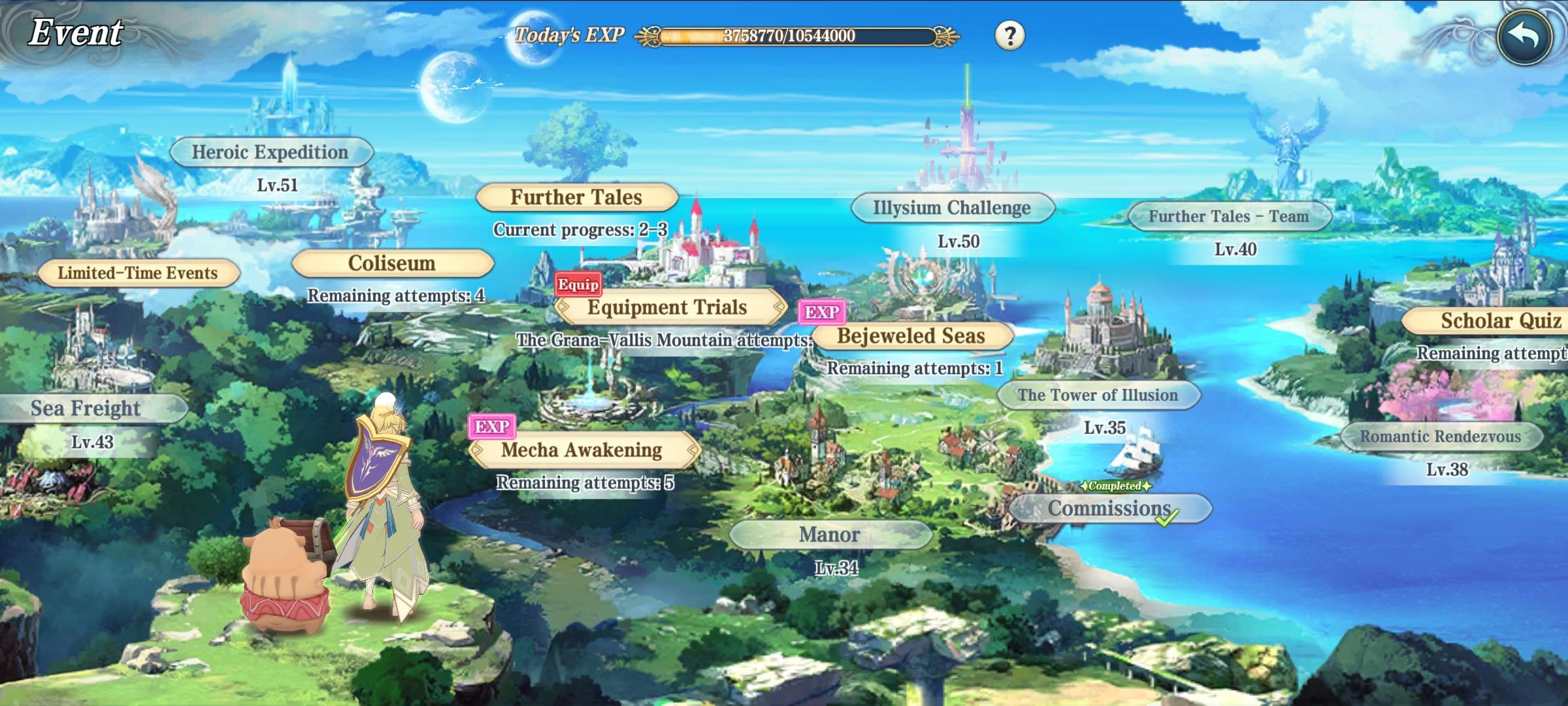Viewport: 1568px width, 706px height.
Task: Start Mecha Awakening
Action: 582,450
